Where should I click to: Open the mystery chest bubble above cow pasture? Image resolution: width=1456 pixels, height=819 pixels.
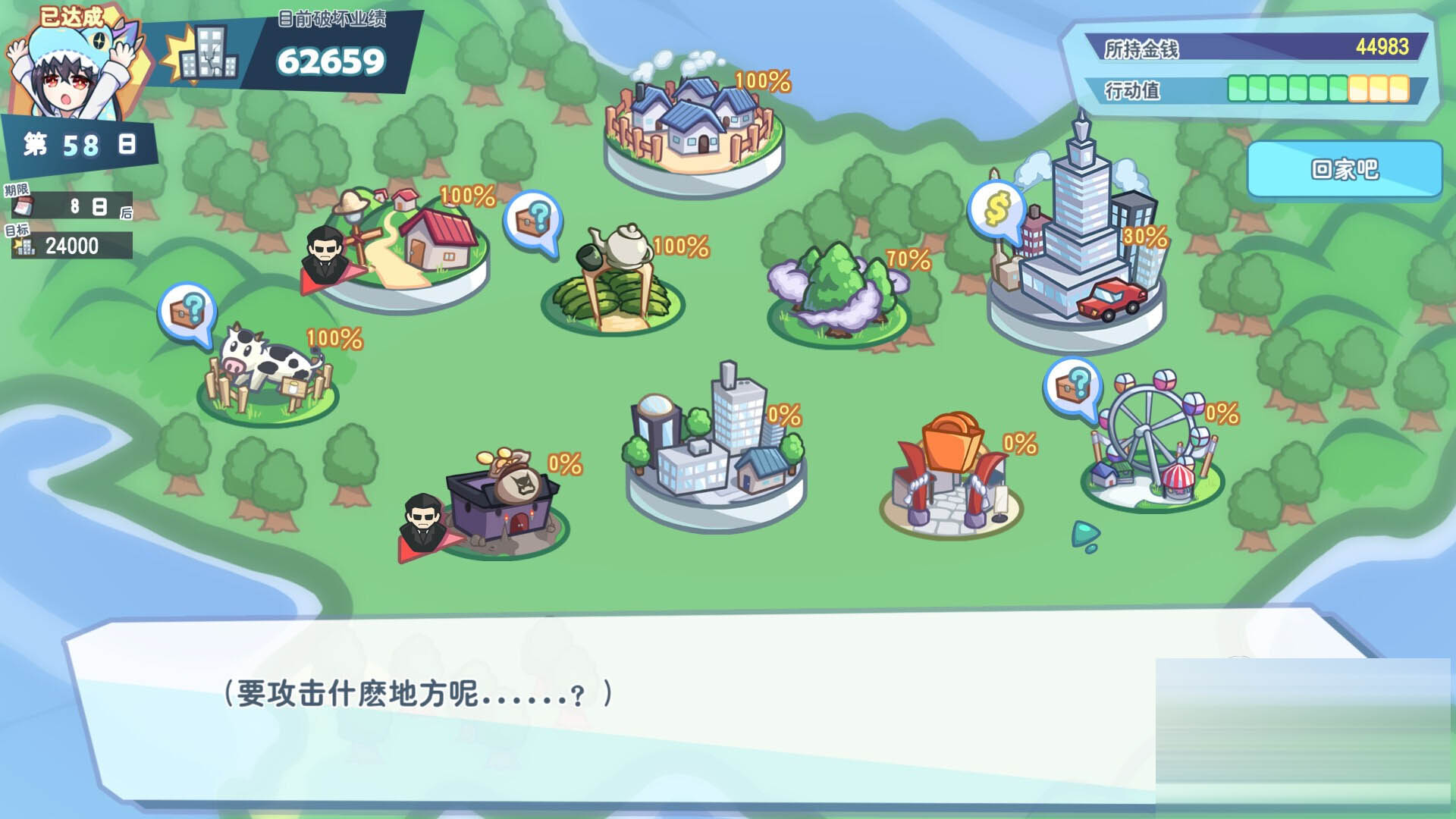[187, 312]
